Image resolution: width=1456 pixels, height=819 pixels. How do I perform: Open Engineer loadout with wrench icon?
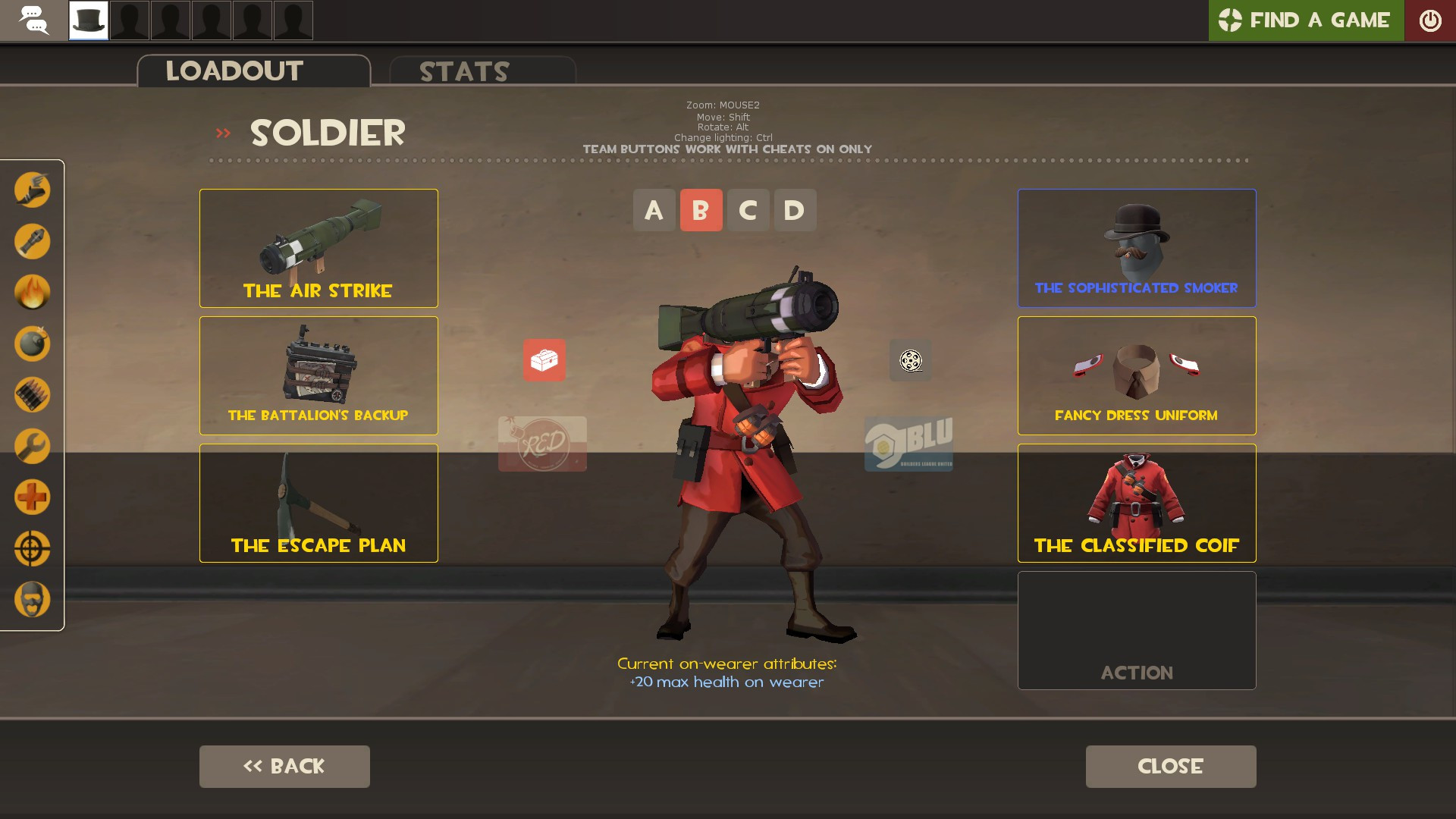(x=32, y=446)
